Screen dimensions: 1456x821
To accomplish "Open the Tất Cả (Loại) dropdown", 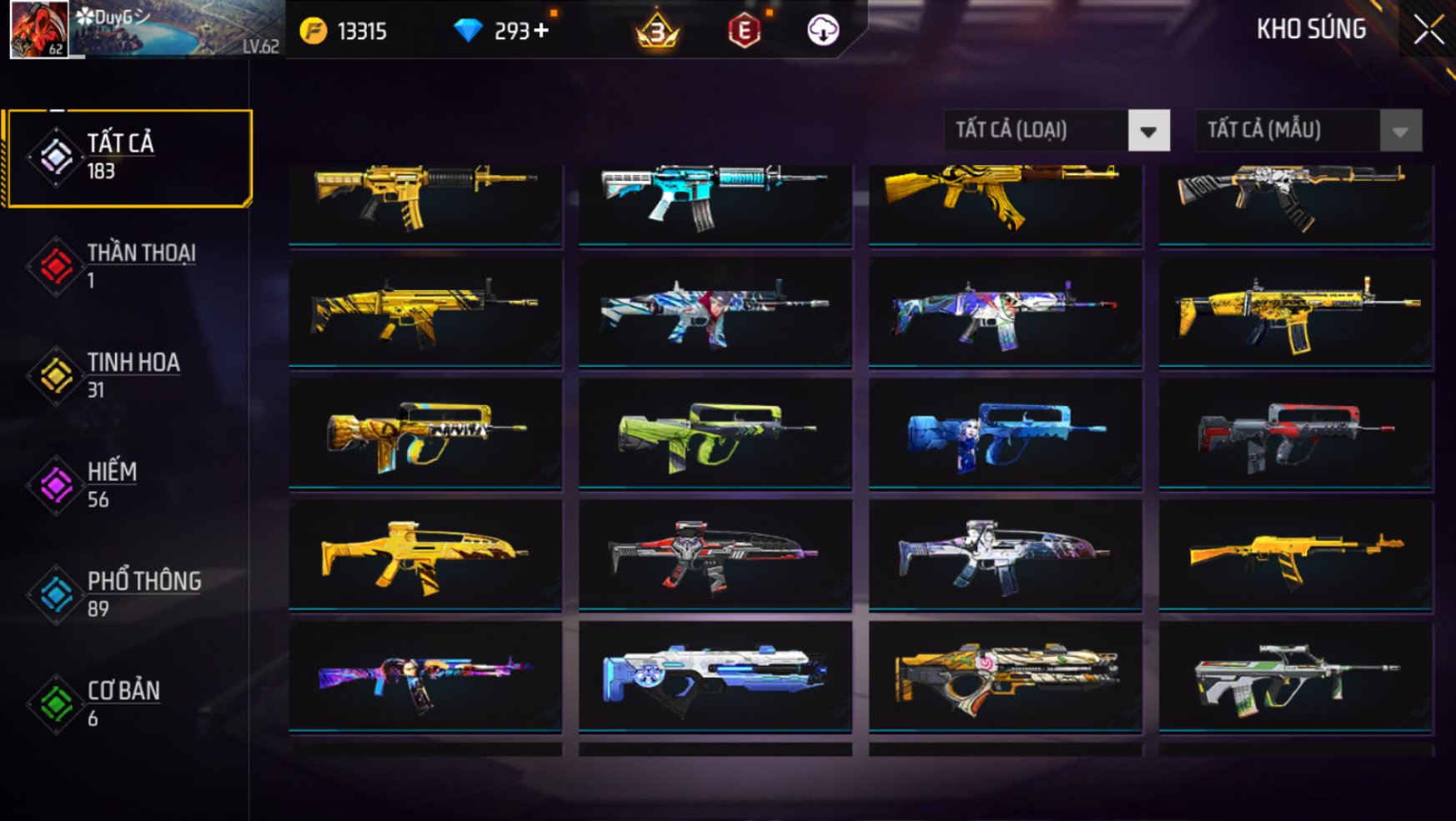I will [1147, 131].
